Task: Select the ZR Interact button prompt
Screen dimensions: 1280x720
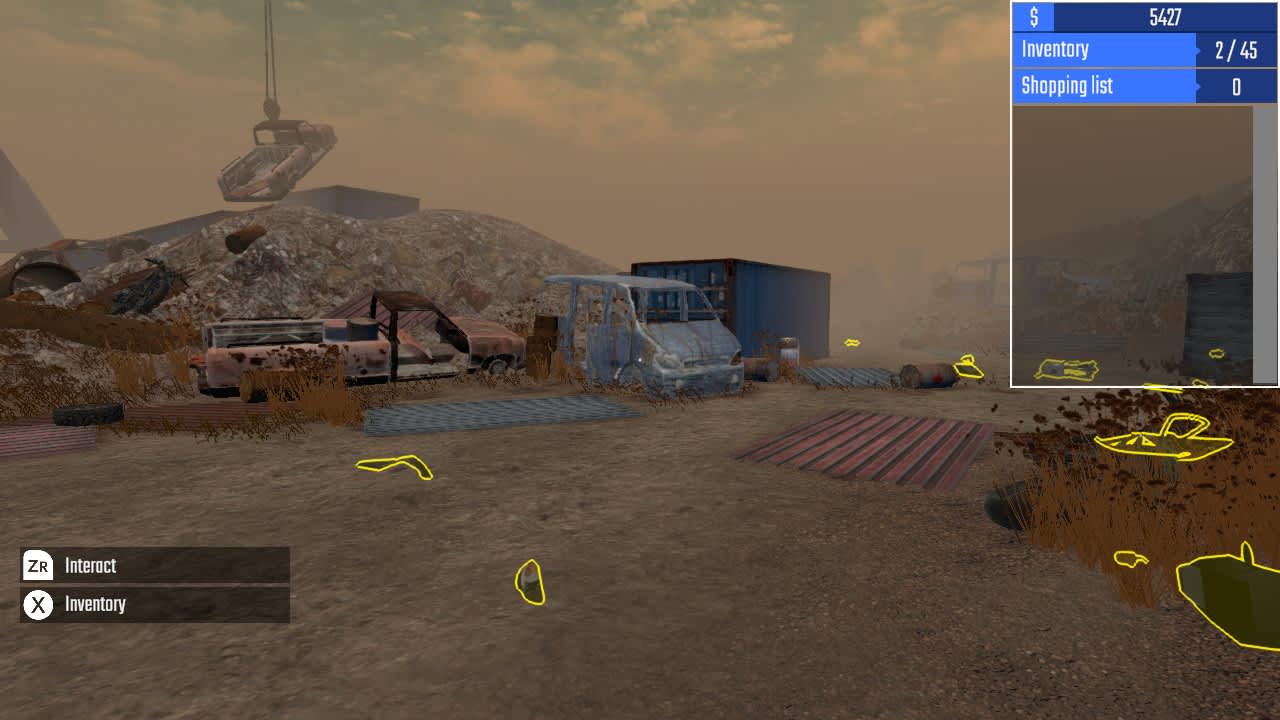Action: (x=38, y=566)
